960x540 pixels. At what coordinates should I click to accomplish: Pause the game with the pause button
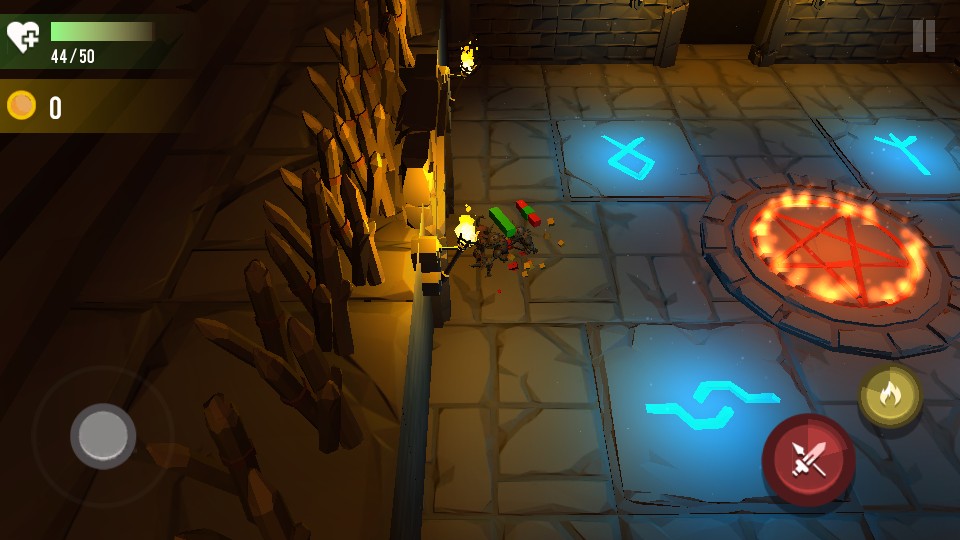coord(923,36)
